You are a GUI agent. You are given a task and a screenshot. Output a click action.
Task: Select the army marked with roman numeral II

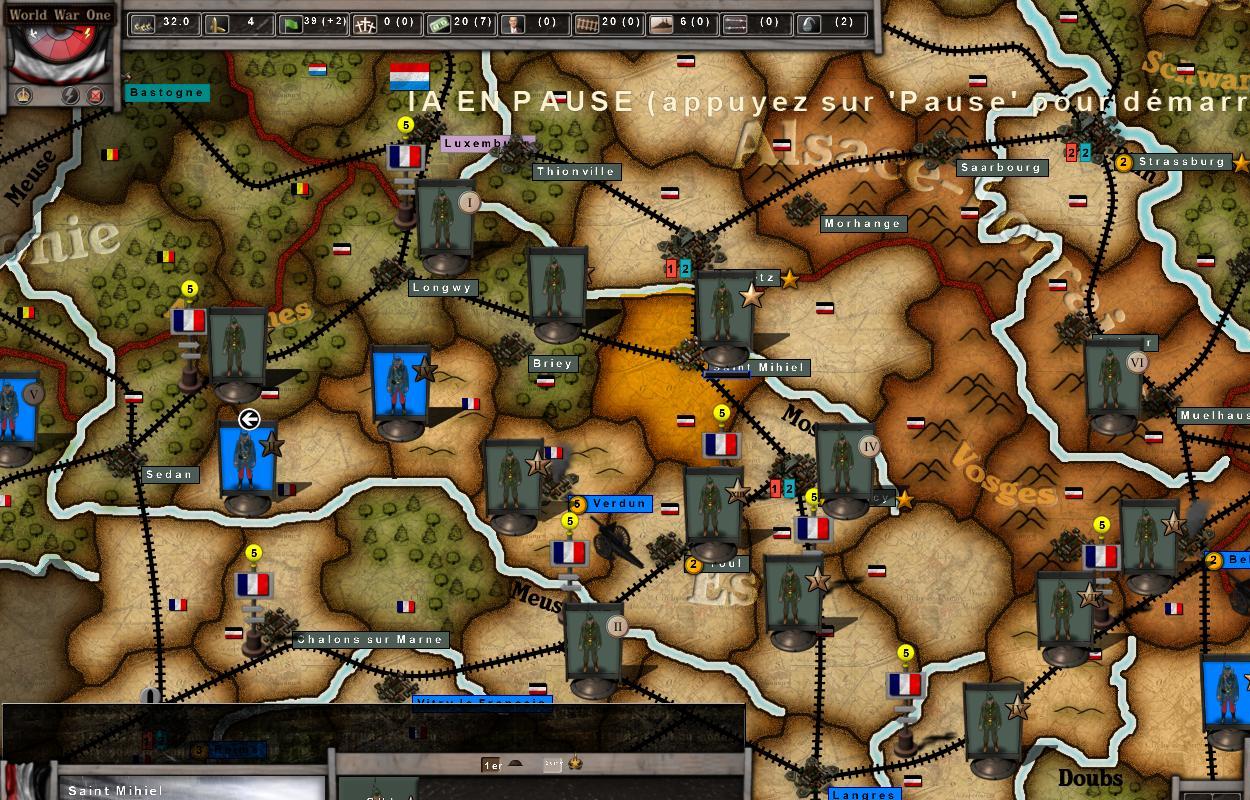594,648
